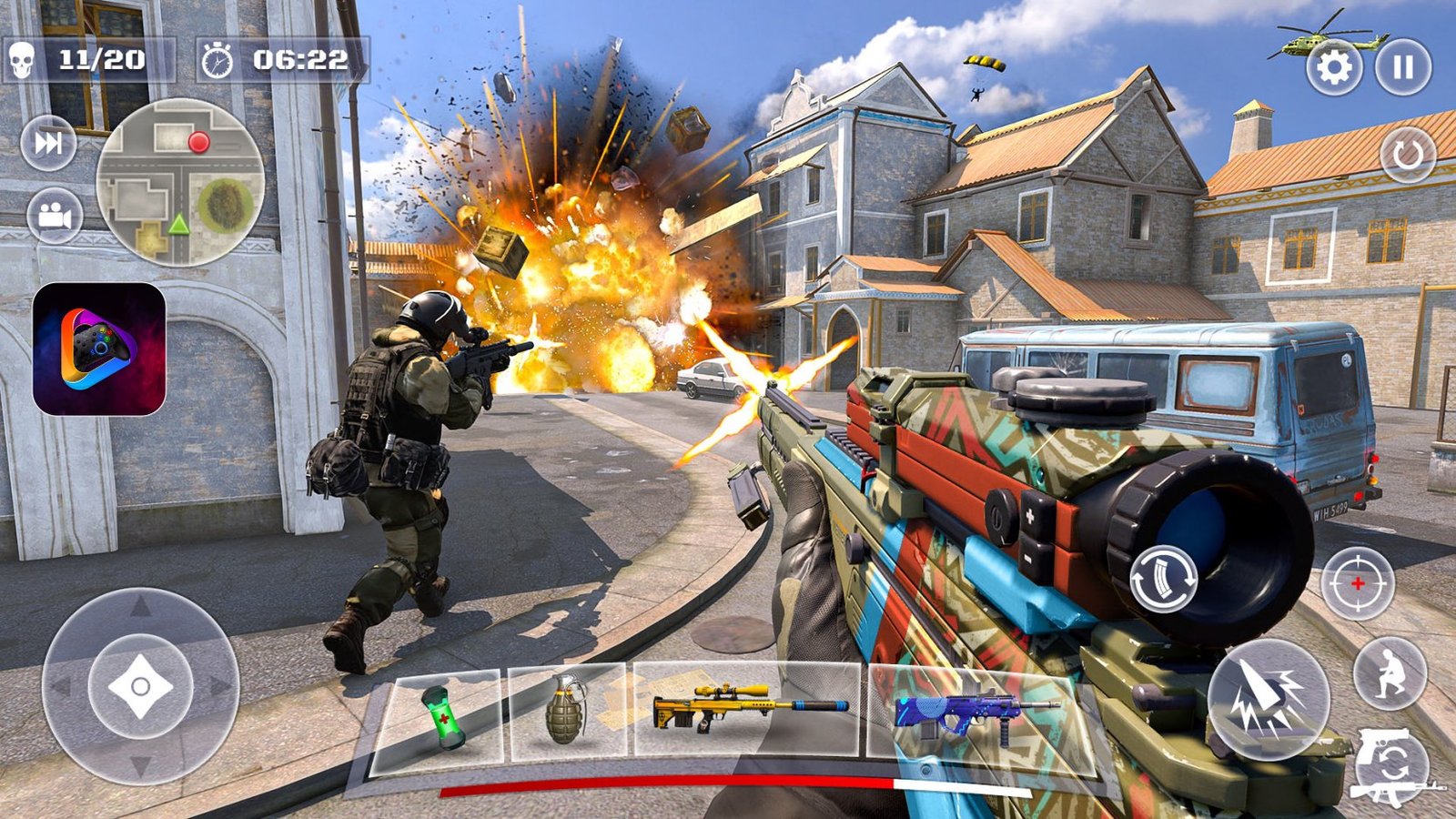Reload using the magazine swap button
This screenshot has height=819, width=1456.
point(1163,579)
